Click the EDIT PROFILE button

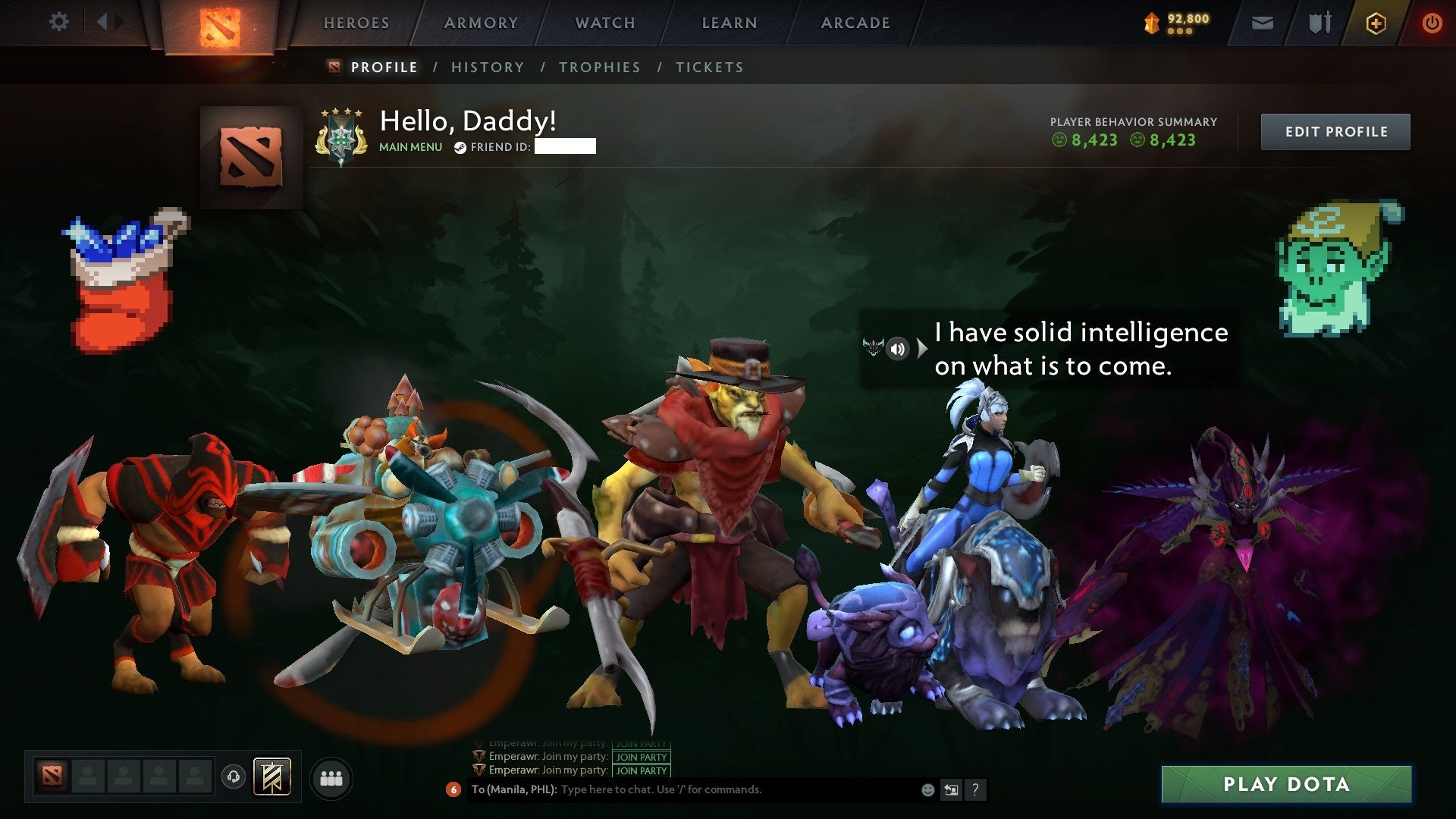tap(1335, 130)
